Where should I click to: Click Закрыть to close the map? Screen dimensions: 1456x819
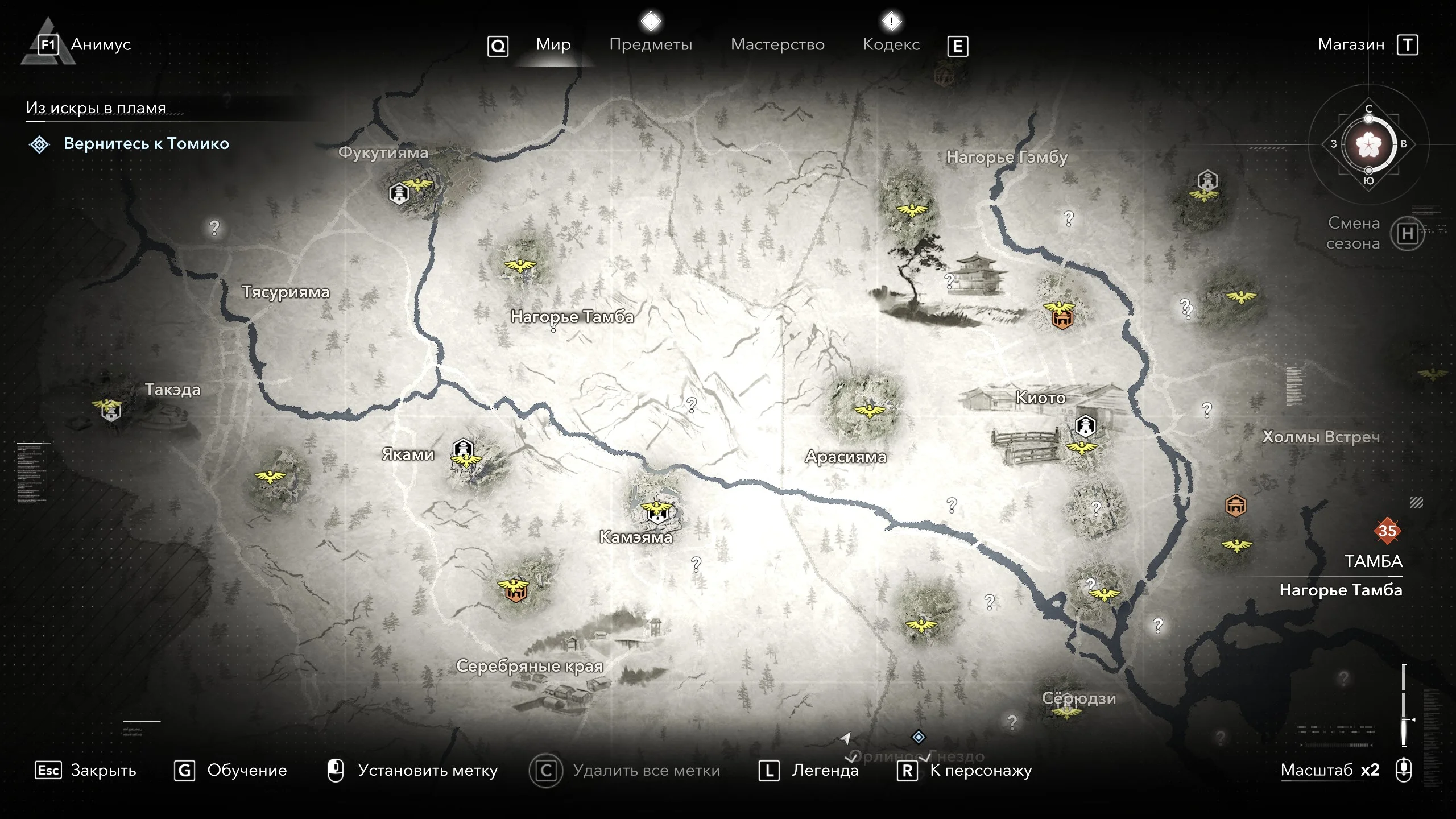click(103, 770)
